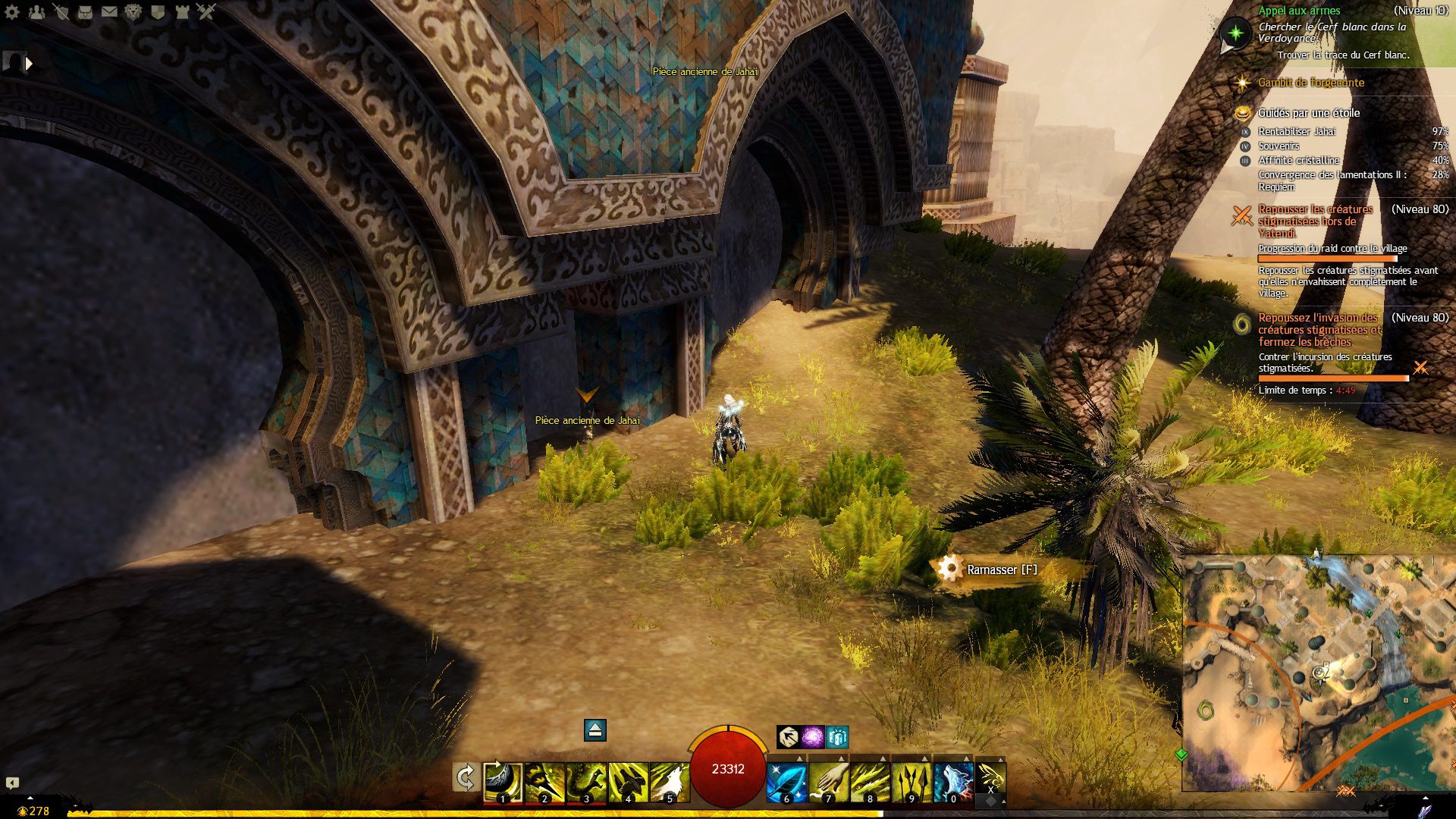Mount the raptor with the mount icon

tap(990, 777)
